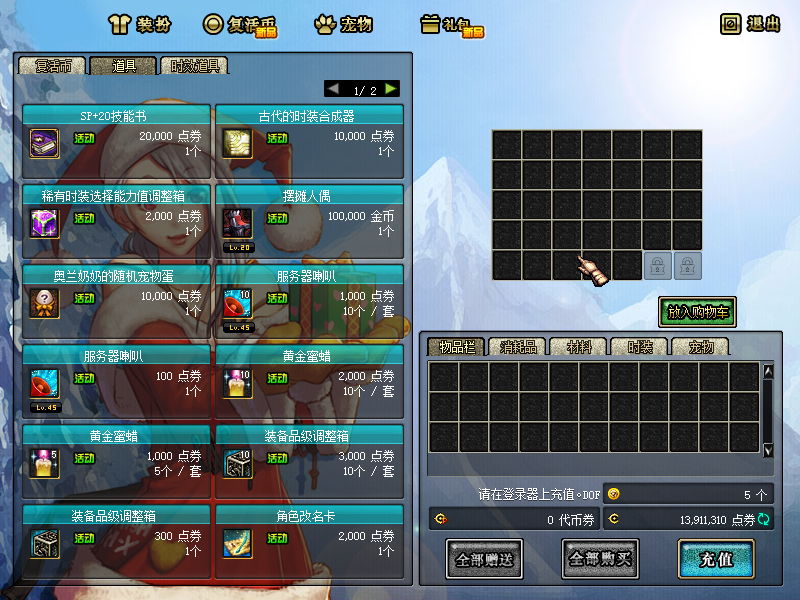Click the 全部购买 buy-all button
Image resolution: width=800 pixels, height=600 pixels.
(600, 559)
